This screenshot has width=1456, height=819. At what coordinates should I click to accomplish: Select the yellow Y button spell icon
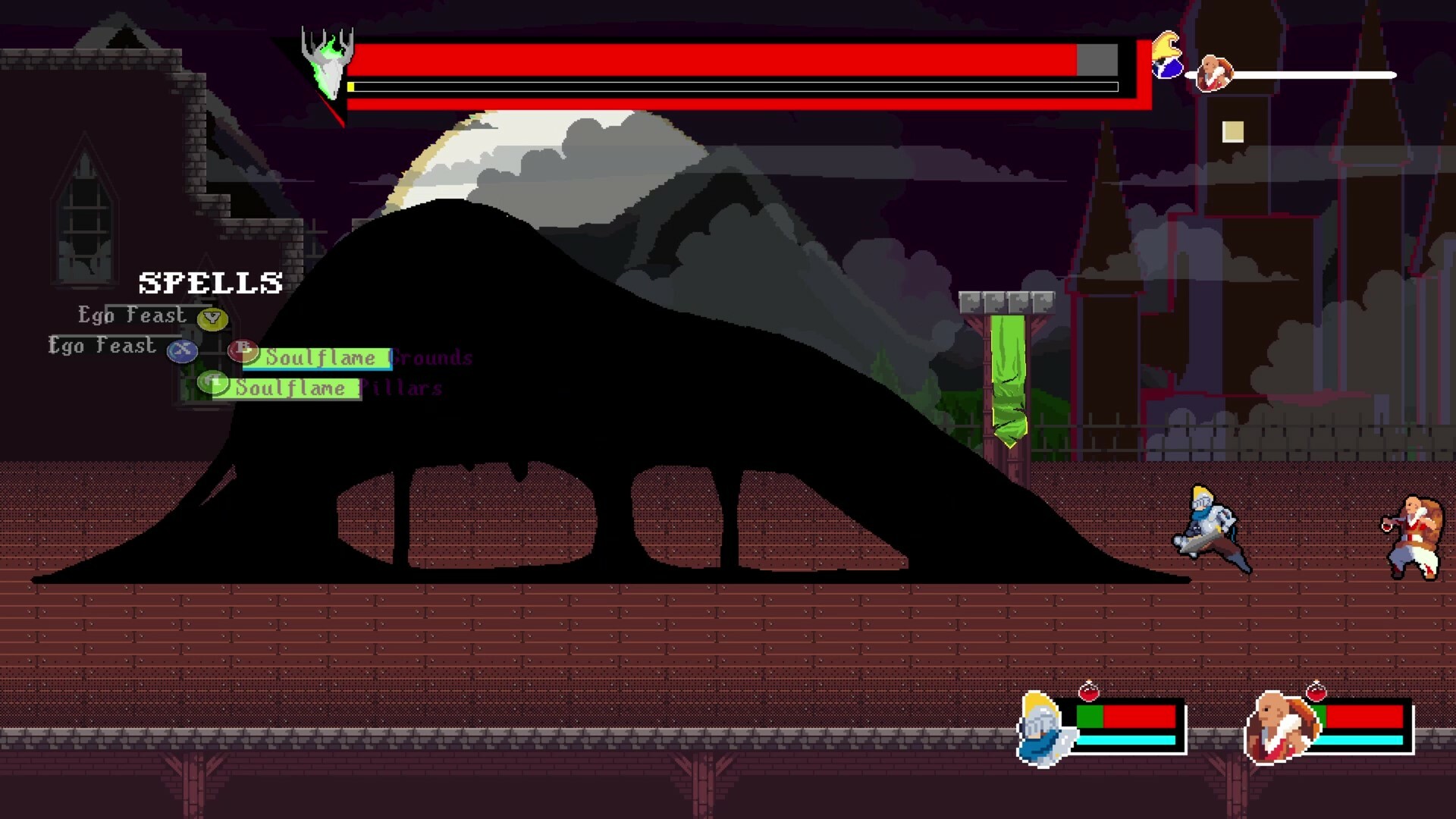[x=211, y=319]
